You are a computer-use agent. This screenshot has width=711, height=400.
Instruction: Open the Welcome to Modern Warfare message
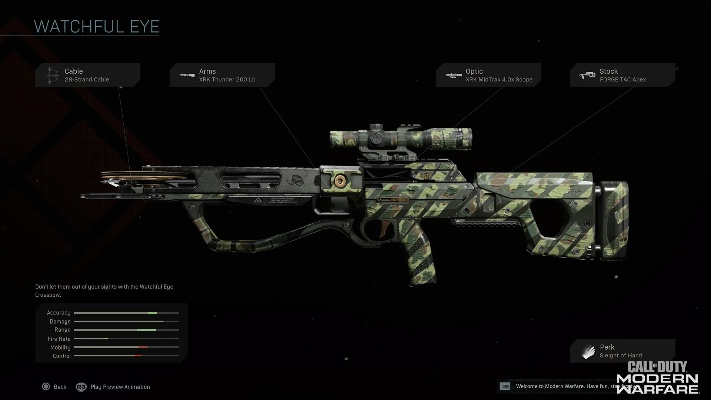point(553,385)
